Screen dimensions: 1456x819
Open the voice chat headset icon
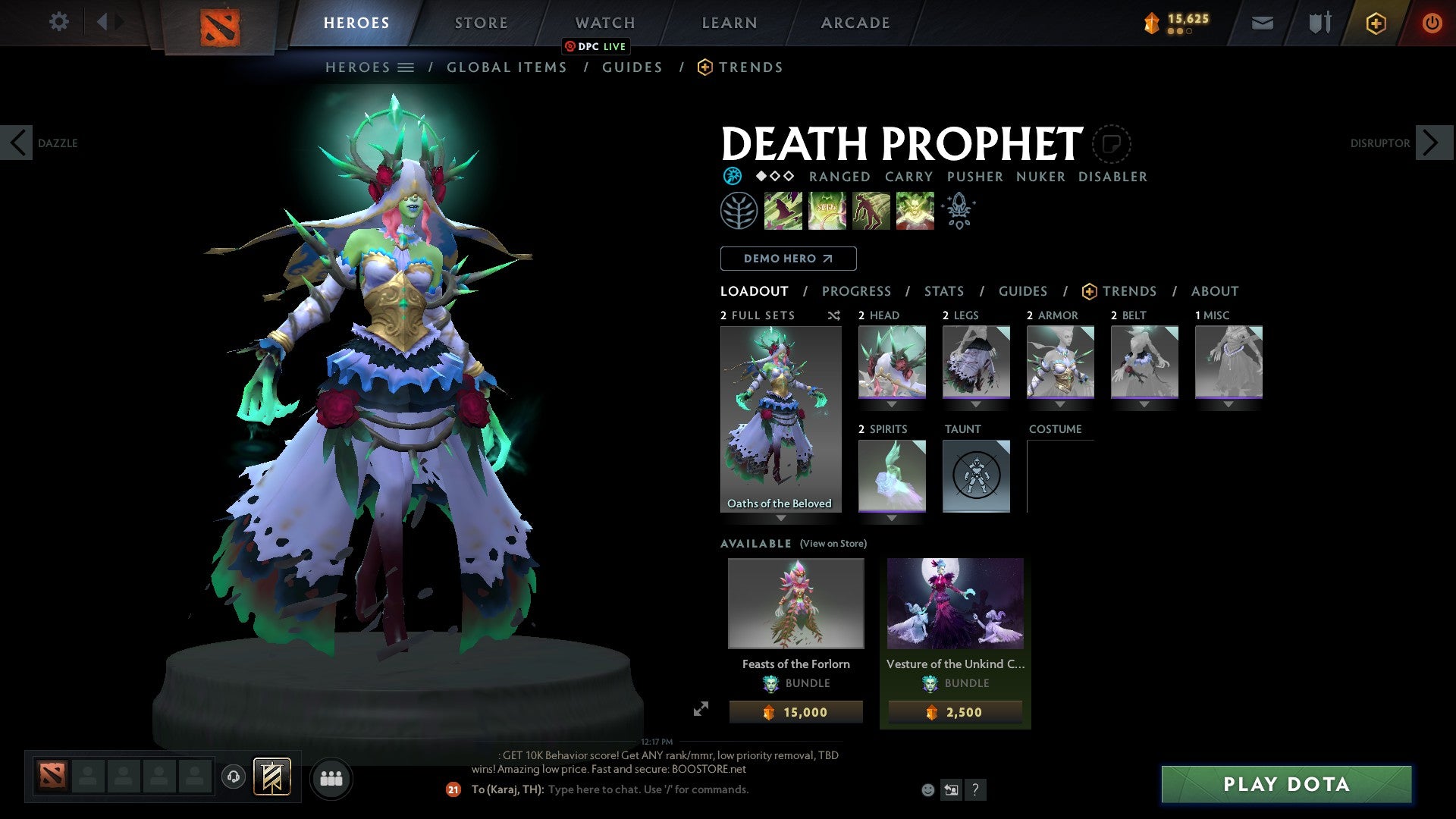pyautogui.click(x=234, y=778)
